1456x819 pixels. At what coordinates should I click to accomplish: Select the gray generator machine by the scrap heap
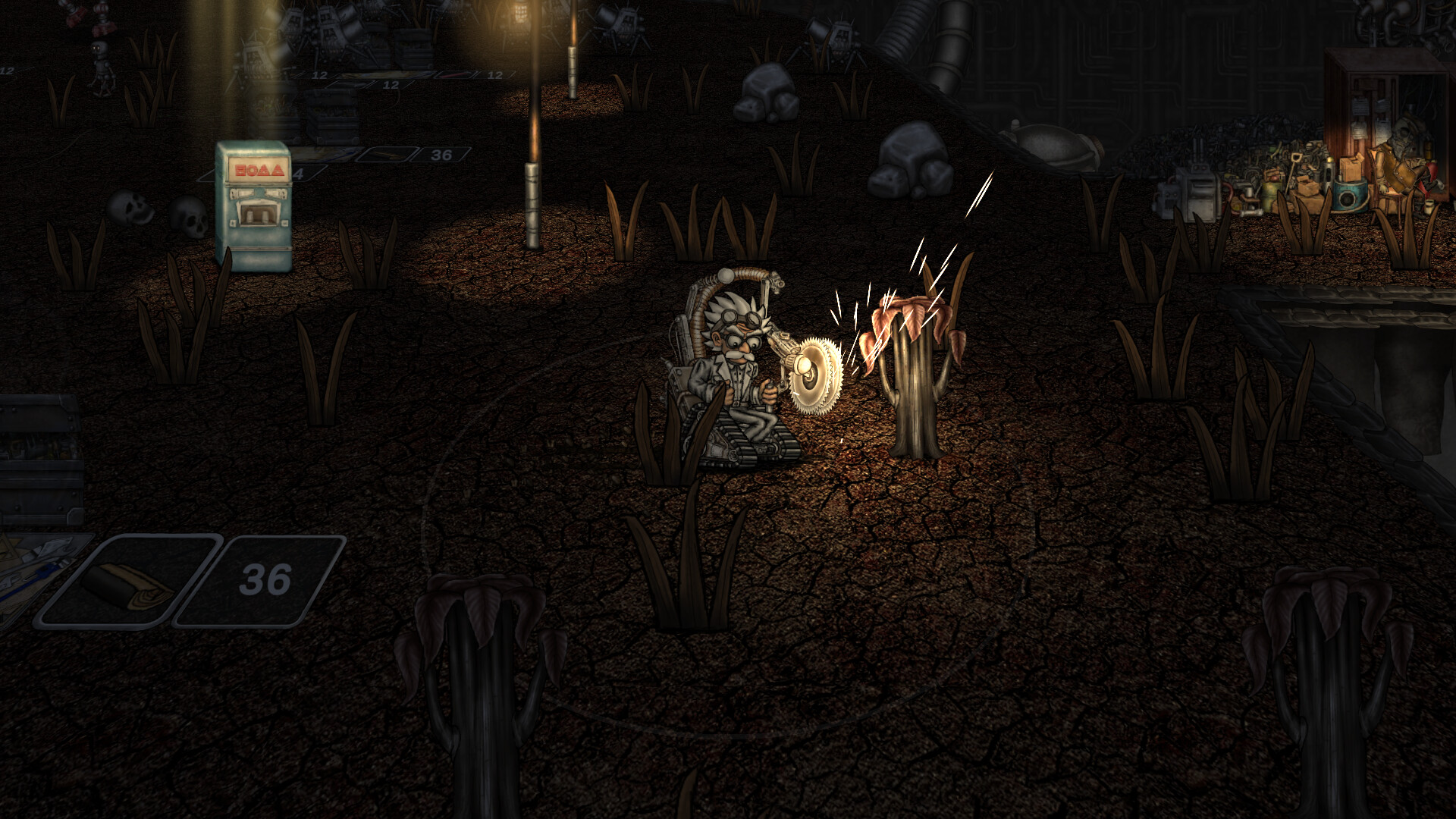tap(1196, 190)
